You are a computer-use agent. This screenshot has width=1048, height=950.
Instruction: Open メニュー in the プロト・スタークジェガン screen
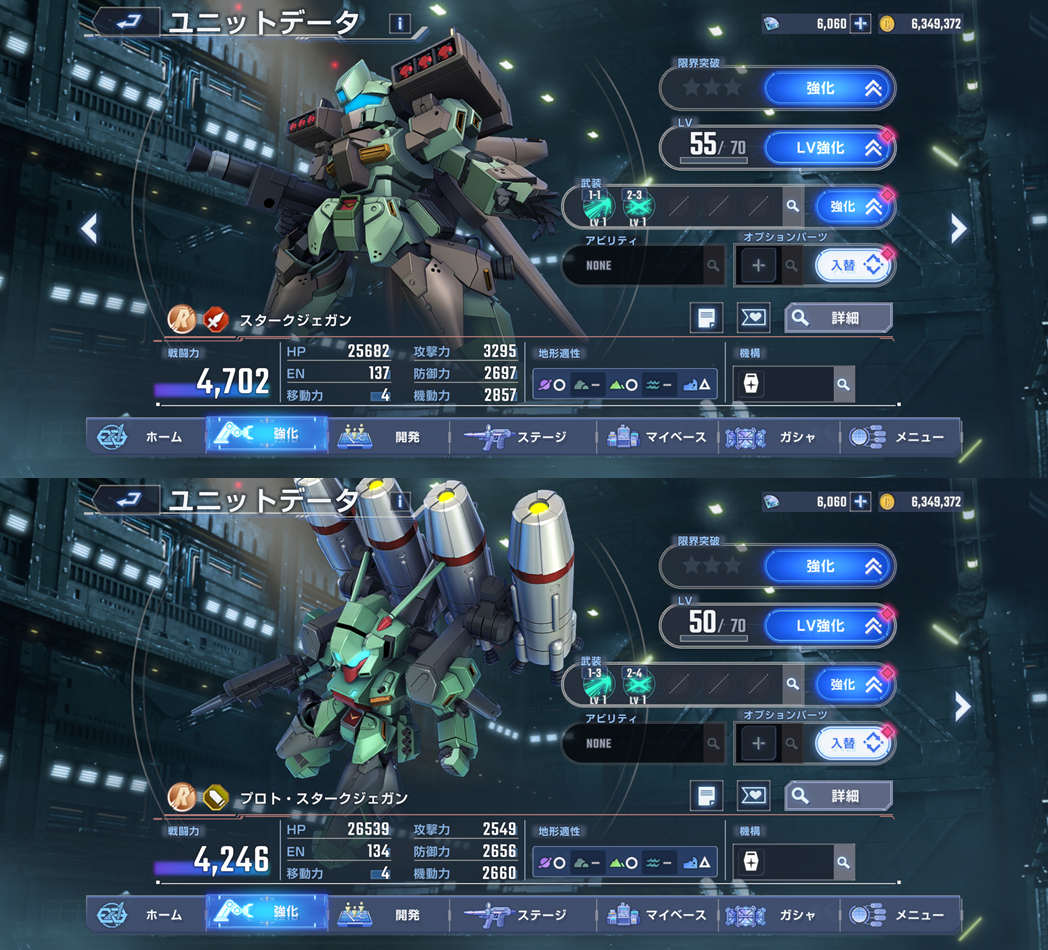coord(899,915)
